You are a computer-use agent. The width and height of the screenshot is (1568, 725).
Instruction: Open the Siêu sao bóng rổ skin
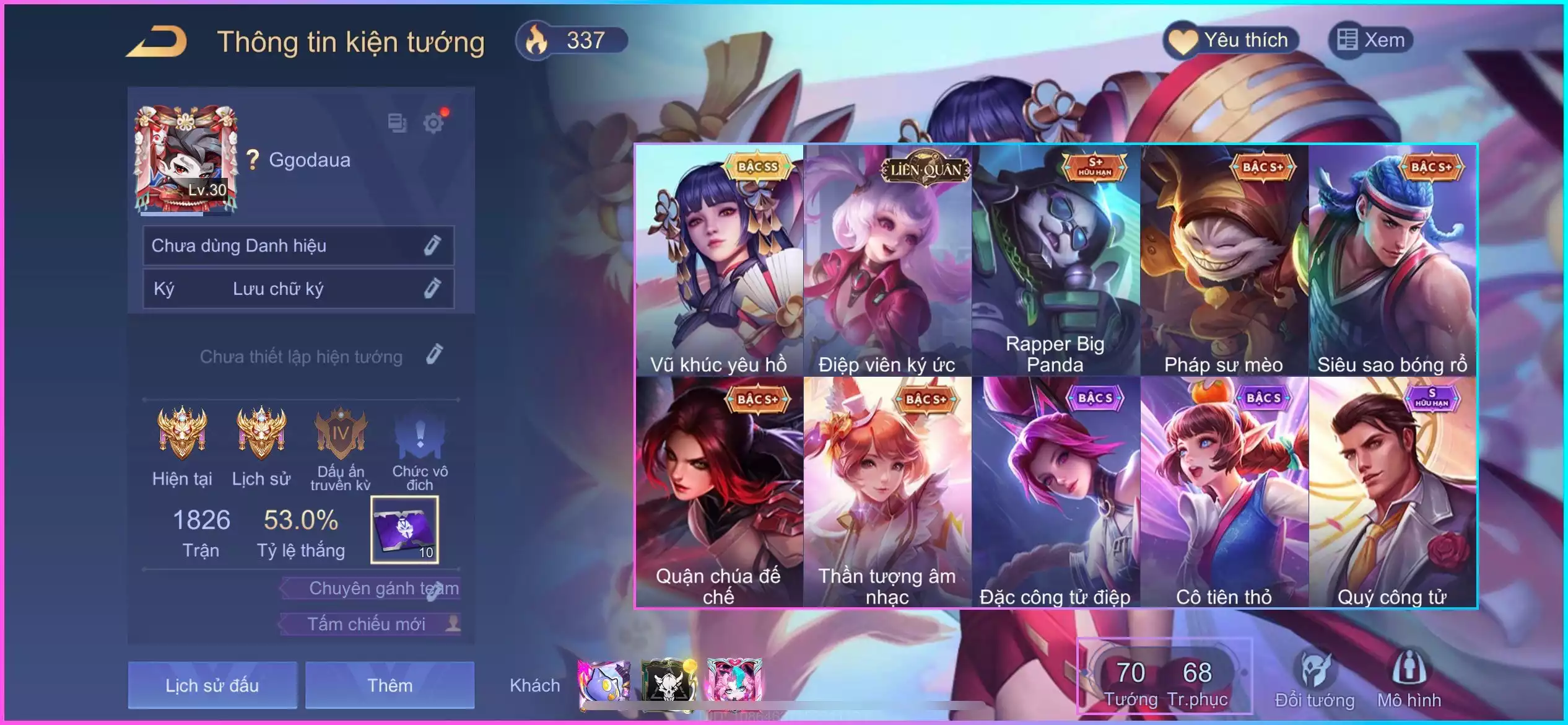click(1392, 260)
